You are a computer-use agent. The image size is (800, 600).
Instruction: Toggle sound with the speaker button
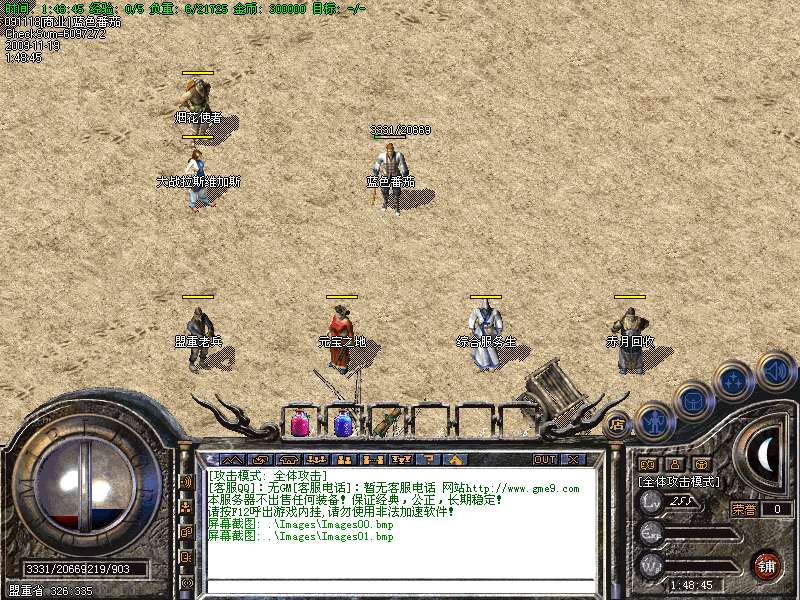click(x=775, y=369)
